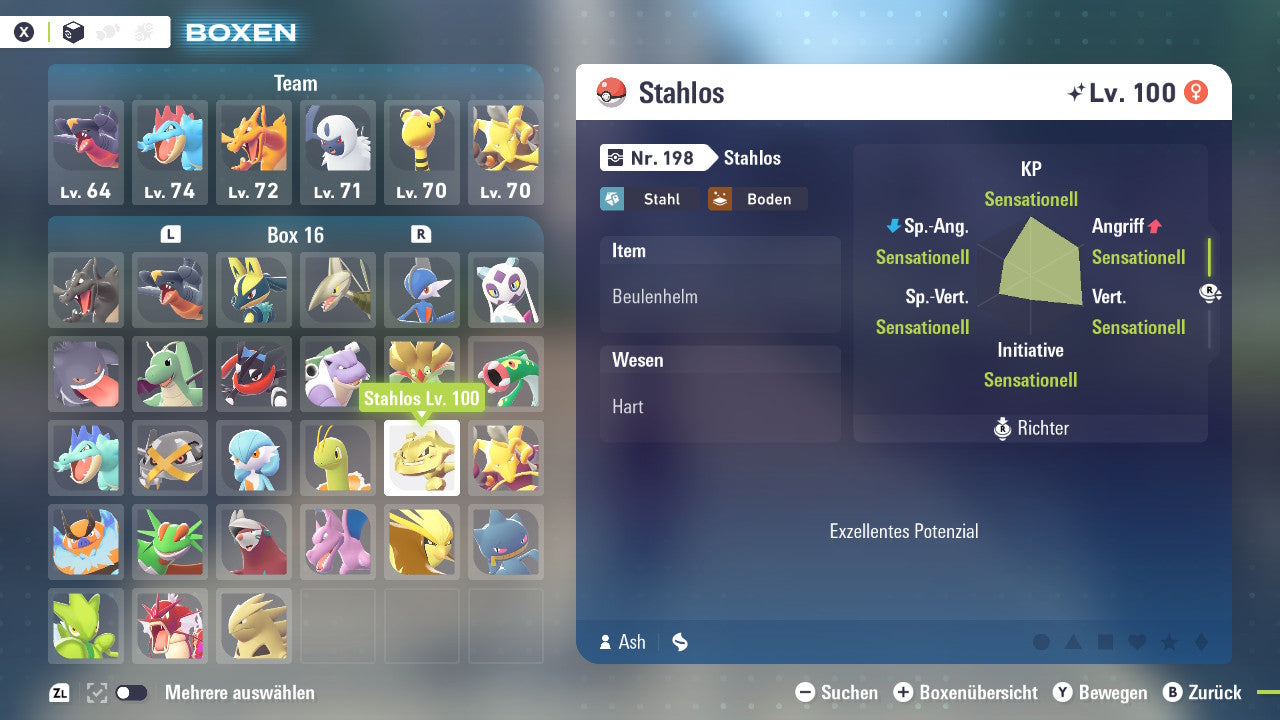This screenshot has width=1280, height=720.
Task: Select the female gender symbol next to Lv. 100
Action: coord(1196,91)
